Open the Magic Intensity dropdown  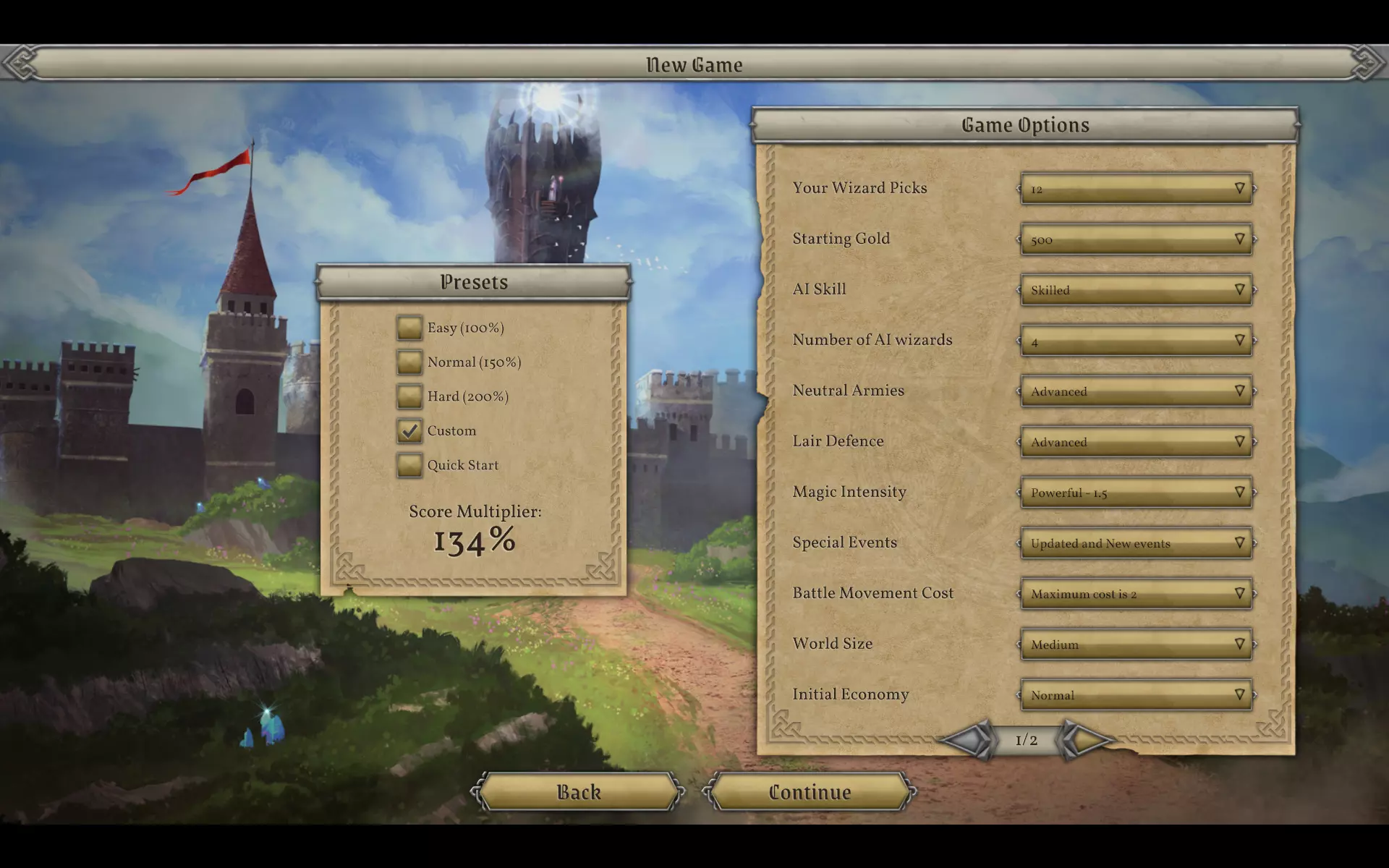1136,493
